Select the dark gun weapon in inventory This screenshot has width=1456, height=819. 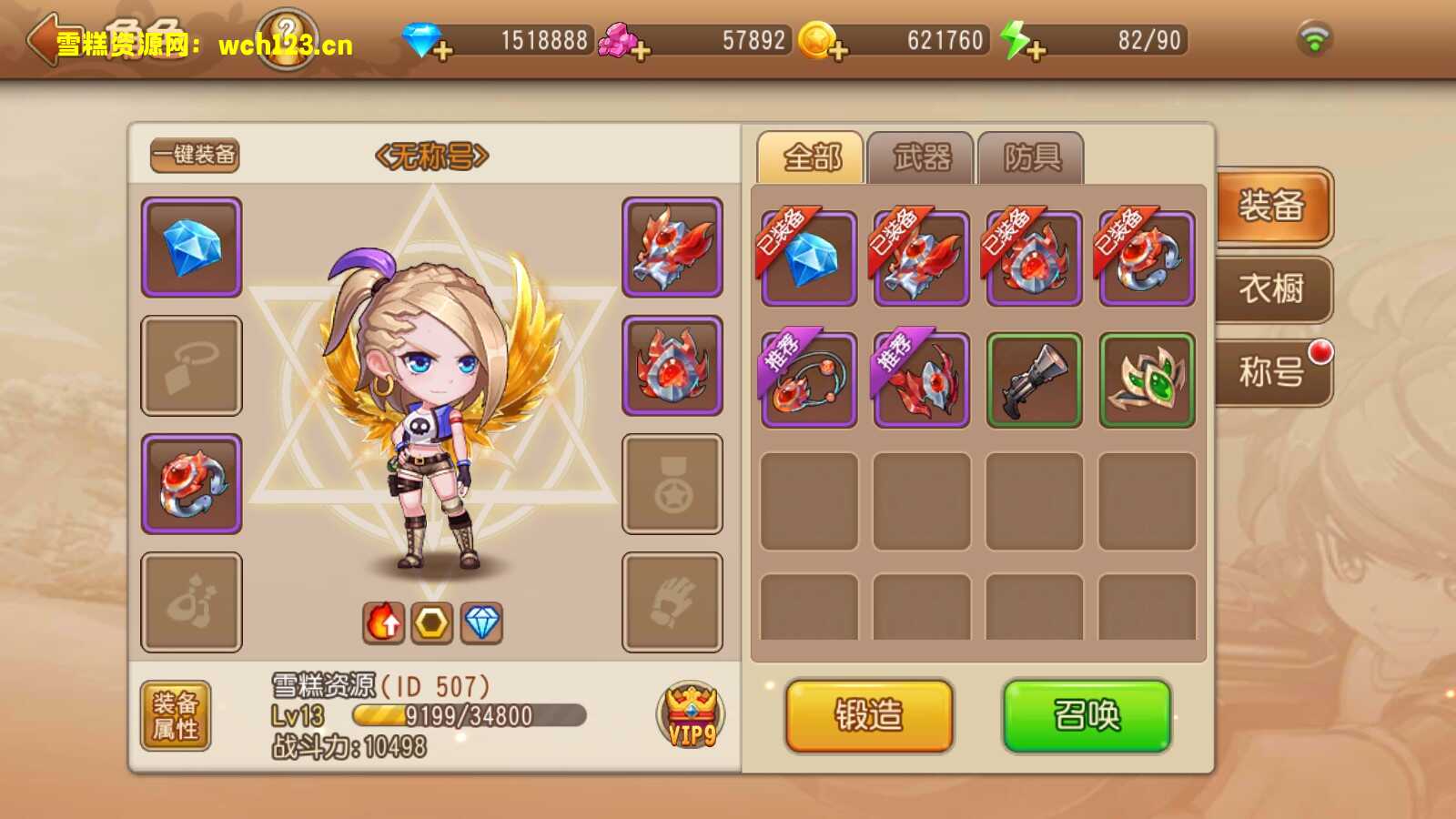(x=1035, y=379)
